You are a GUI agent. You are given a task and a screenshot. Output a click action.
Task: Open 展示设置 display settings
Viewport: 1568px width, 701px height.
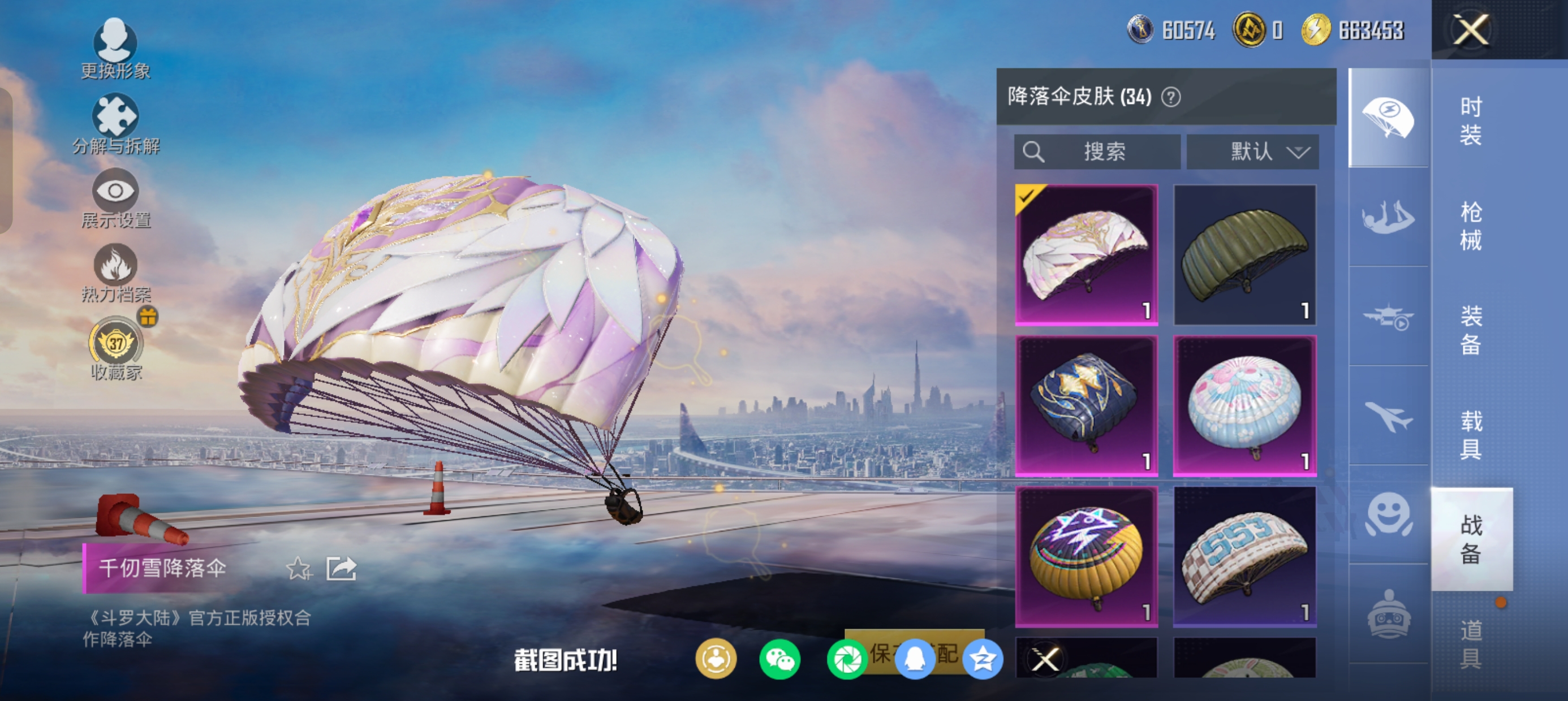[x=115, y=198]
